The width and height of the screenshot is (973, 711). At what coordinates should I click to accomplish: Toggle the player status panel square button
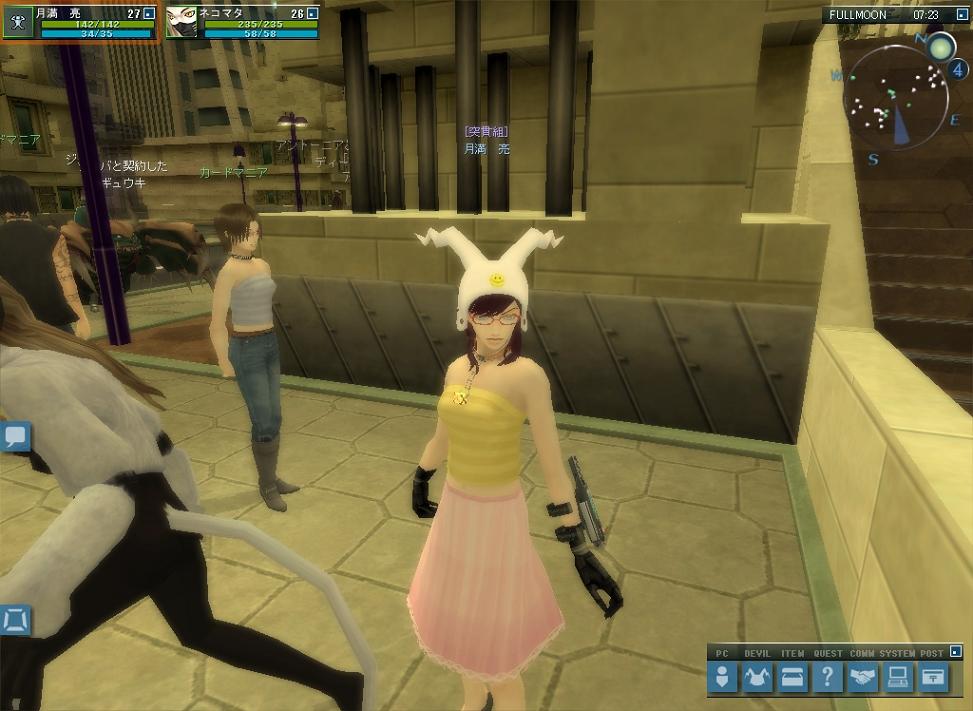pos(148,14)
